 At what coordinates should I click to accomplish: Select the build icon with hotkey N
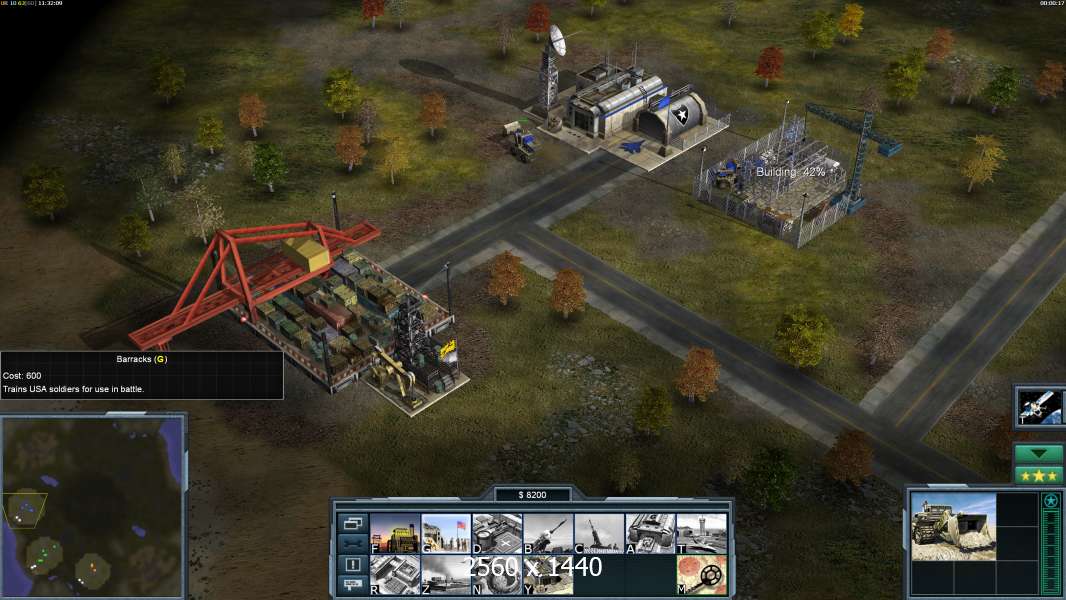click(x=497, y=574)
